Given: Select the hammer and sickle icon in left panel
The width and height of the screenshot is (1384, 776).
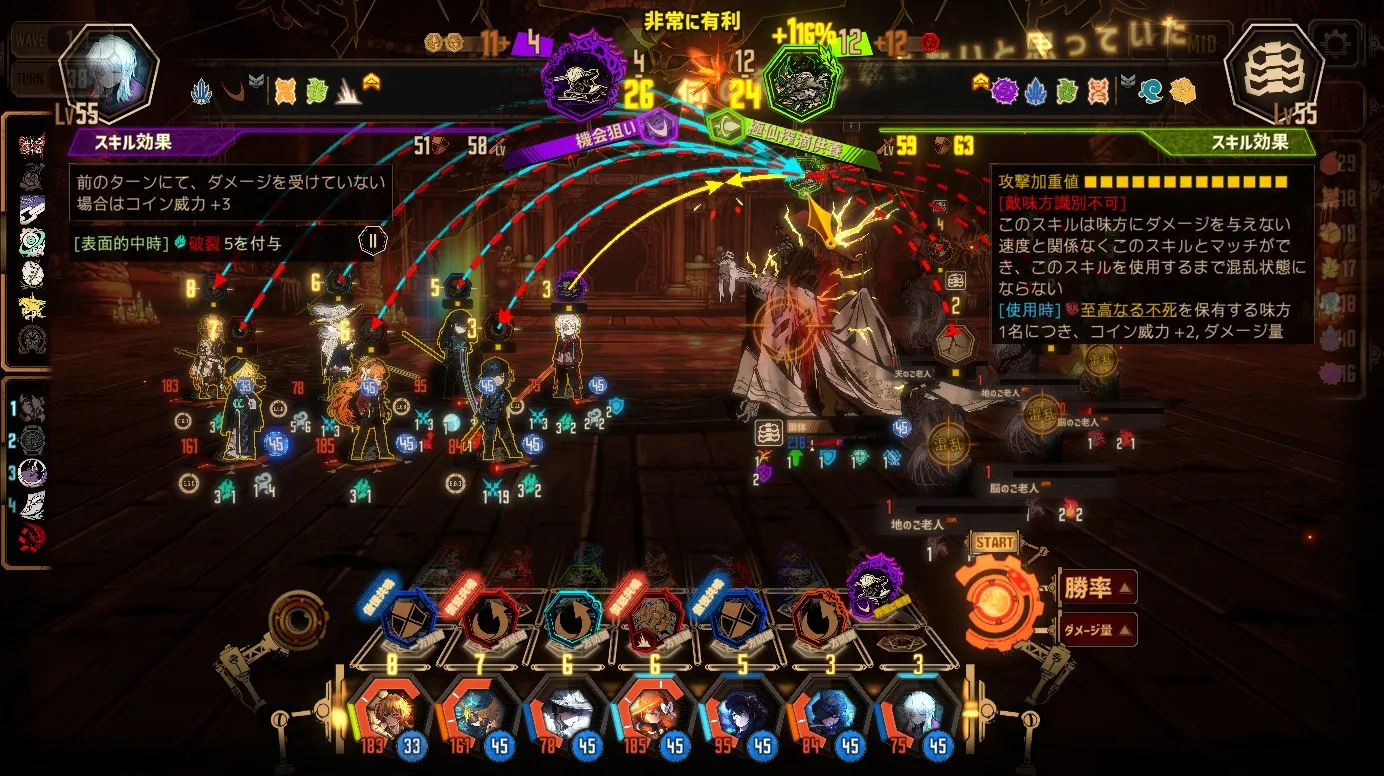Looking at the screenshot, I should tap(32, 538).
